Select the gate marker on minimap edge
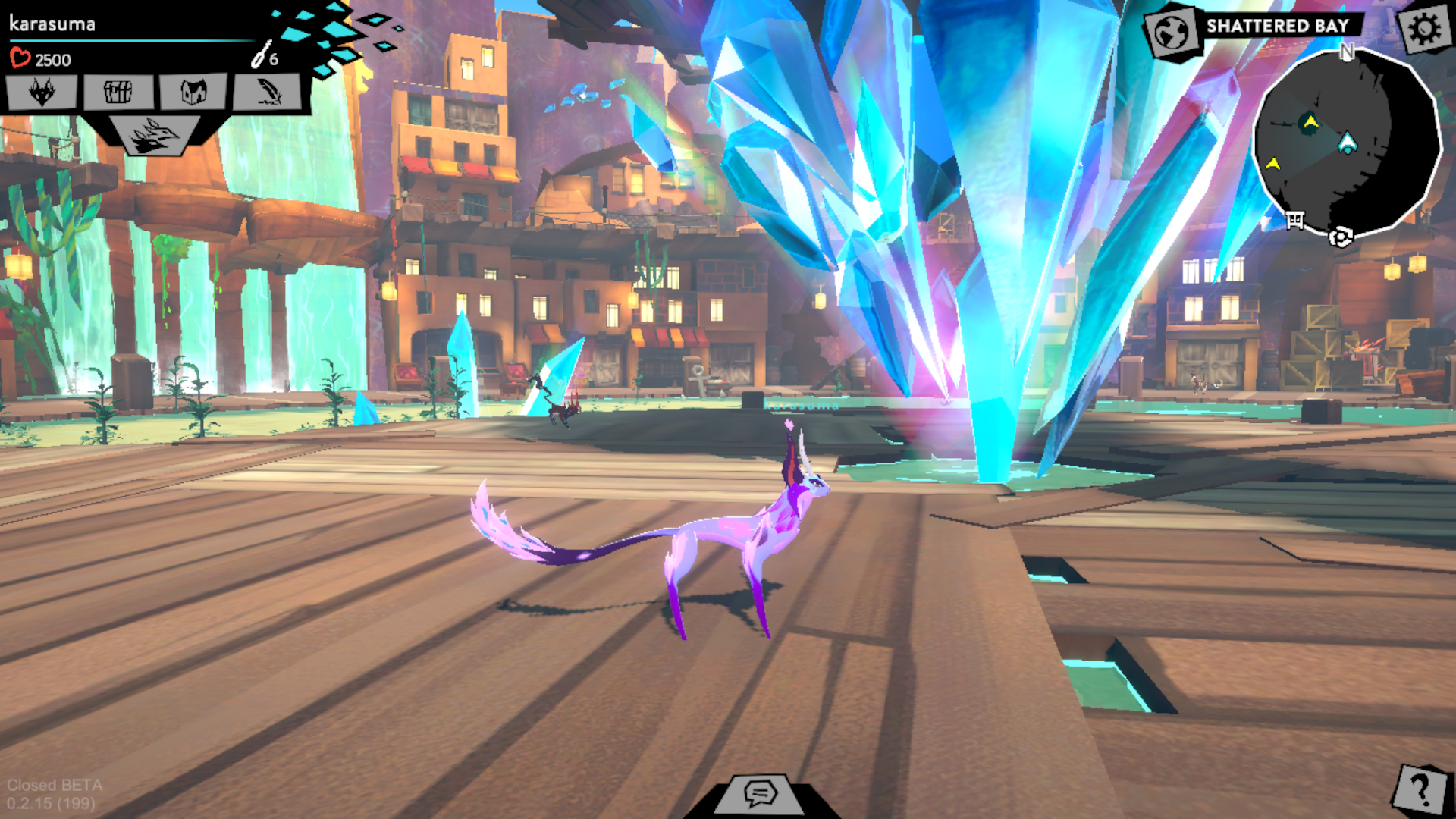The image size is (1456, 819). pyautogui.click(x=1295, y=220)
